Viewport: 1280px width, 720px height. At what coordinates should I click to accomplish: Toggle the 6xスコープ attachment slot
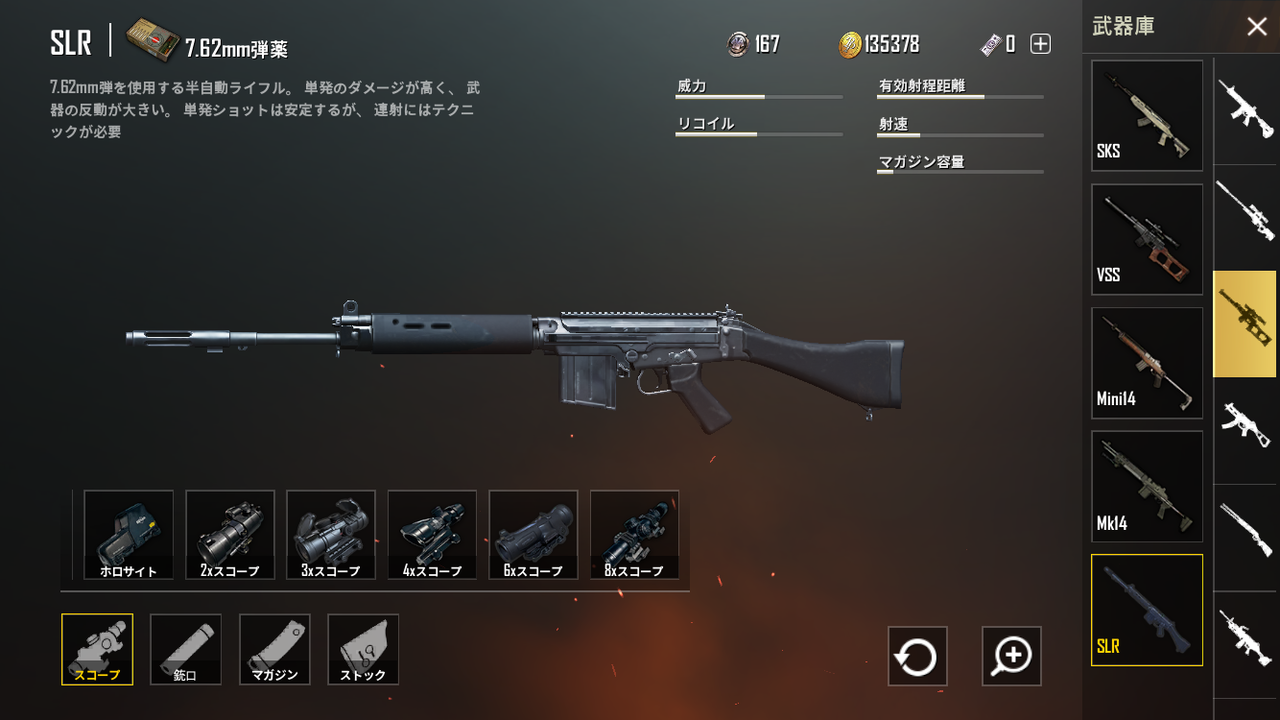click(x=533, y=534)
